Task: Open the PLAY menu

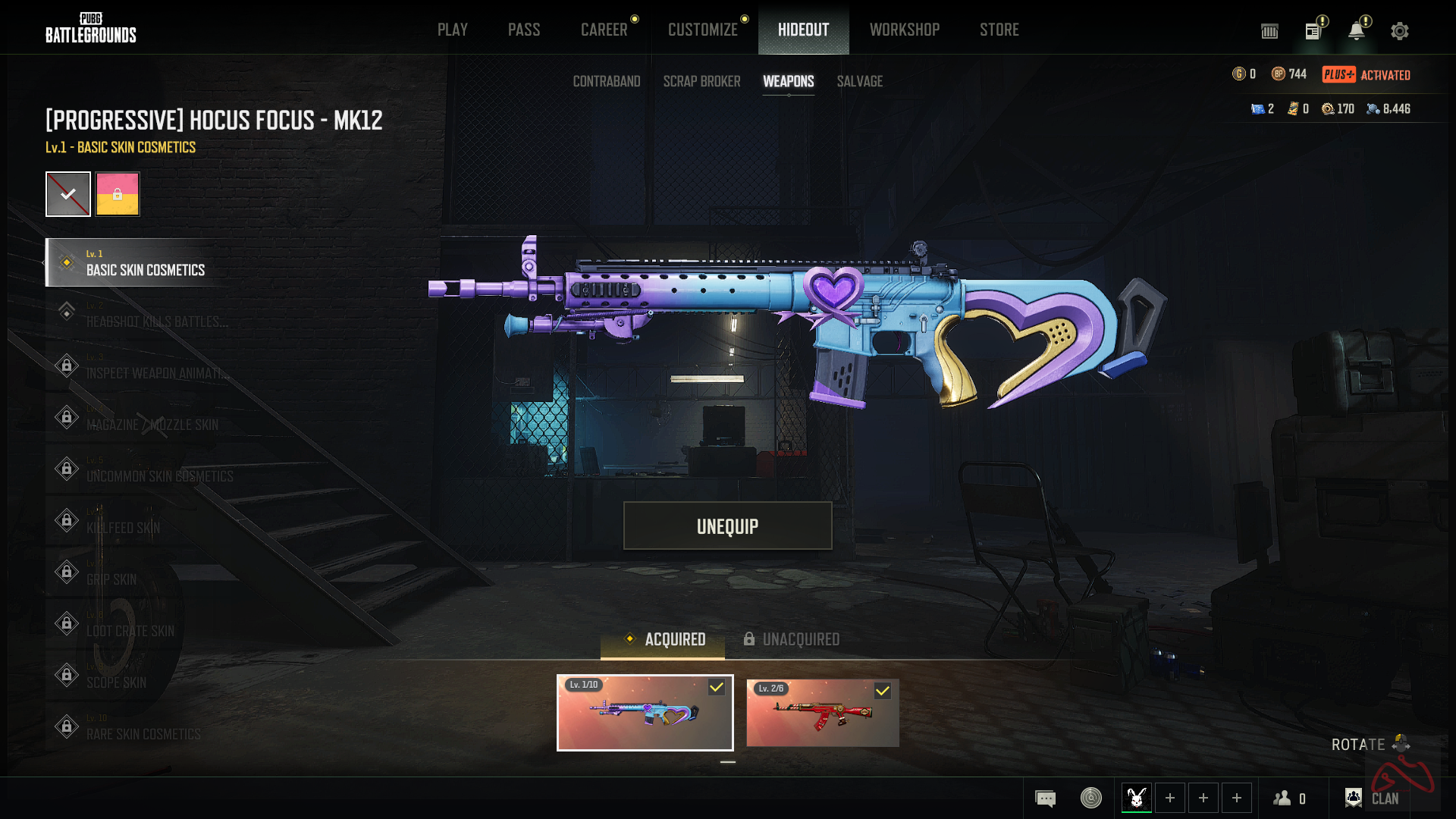Action: pos(452,30)
